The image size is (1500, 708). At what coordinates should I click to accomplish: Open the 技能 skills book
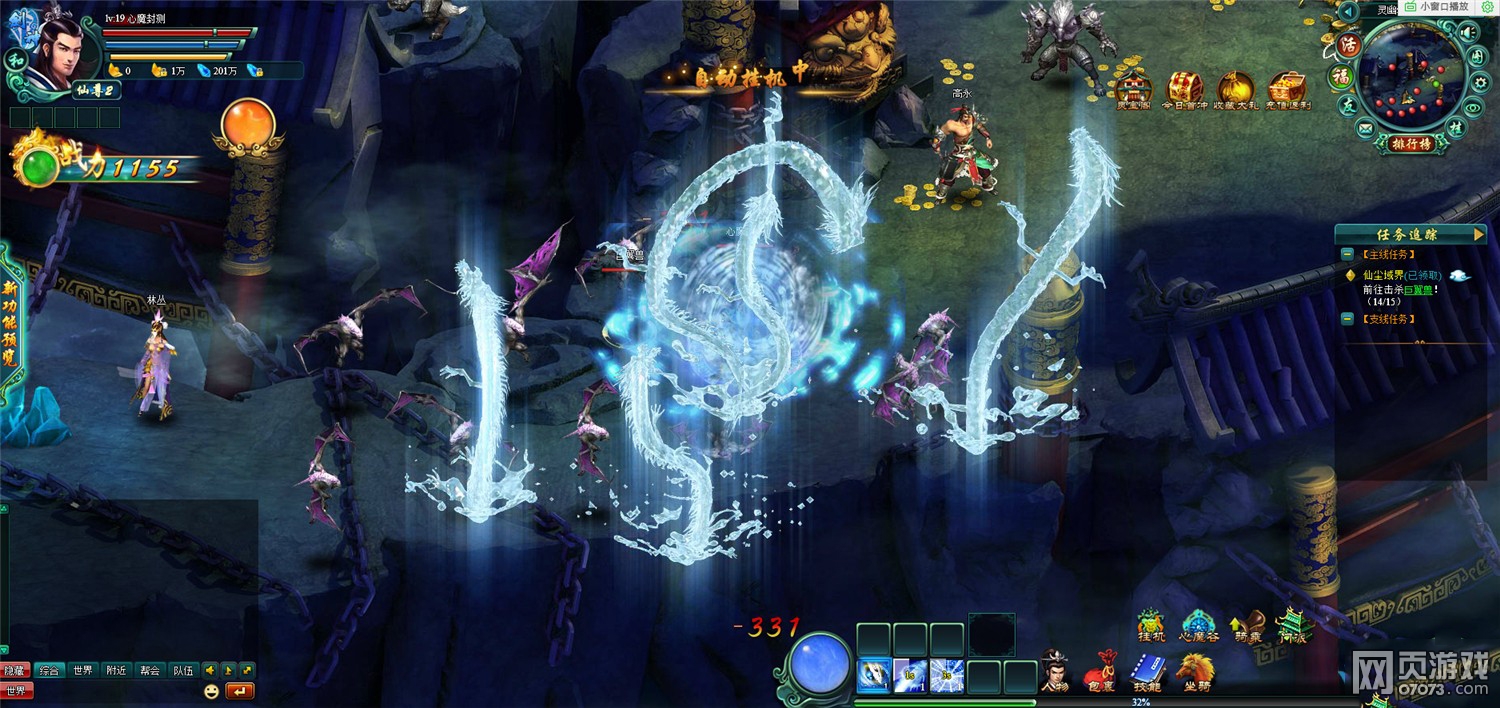click(1148, 668)
